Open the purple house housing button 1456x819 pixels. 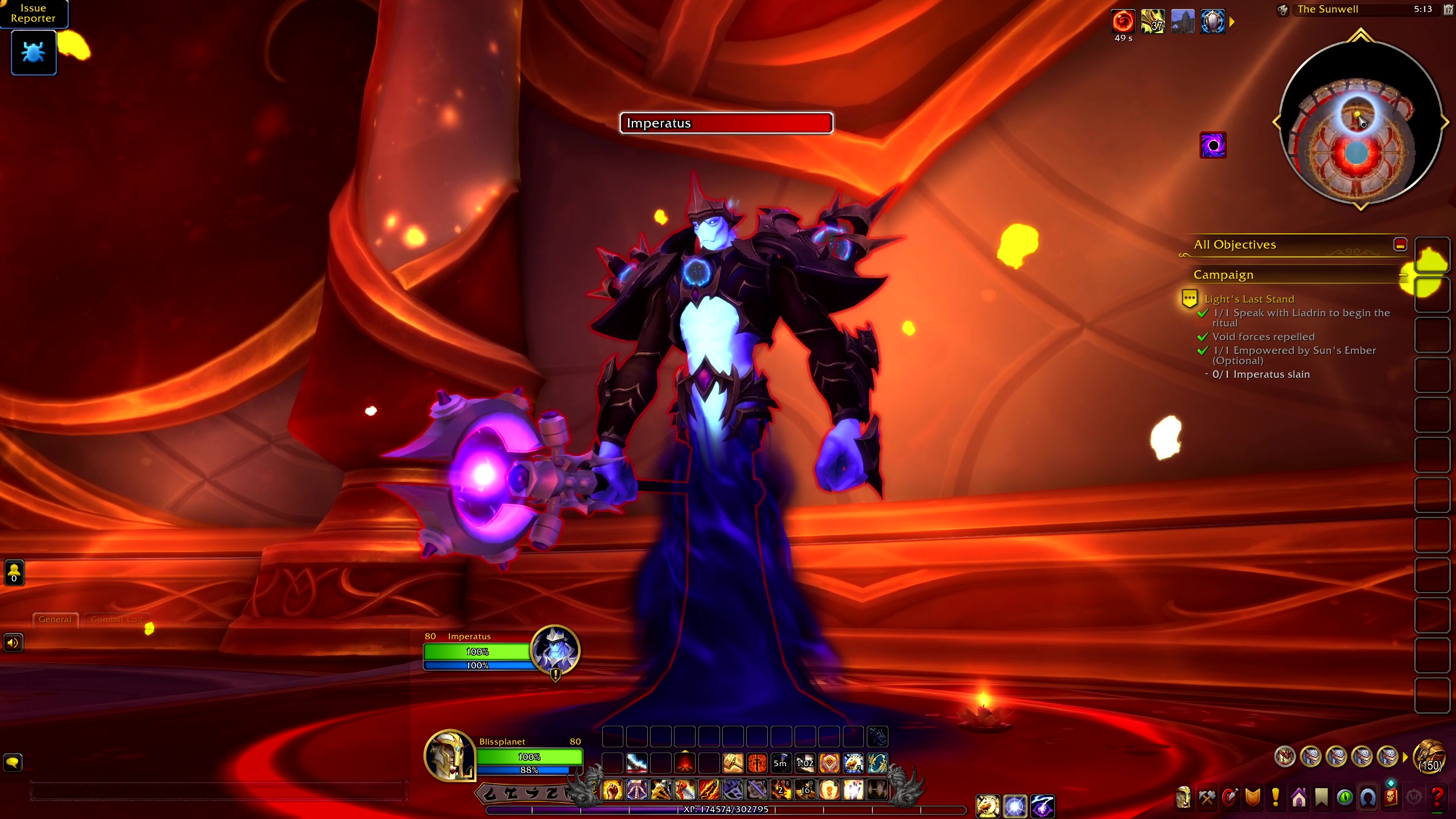tap(1299, 797)
